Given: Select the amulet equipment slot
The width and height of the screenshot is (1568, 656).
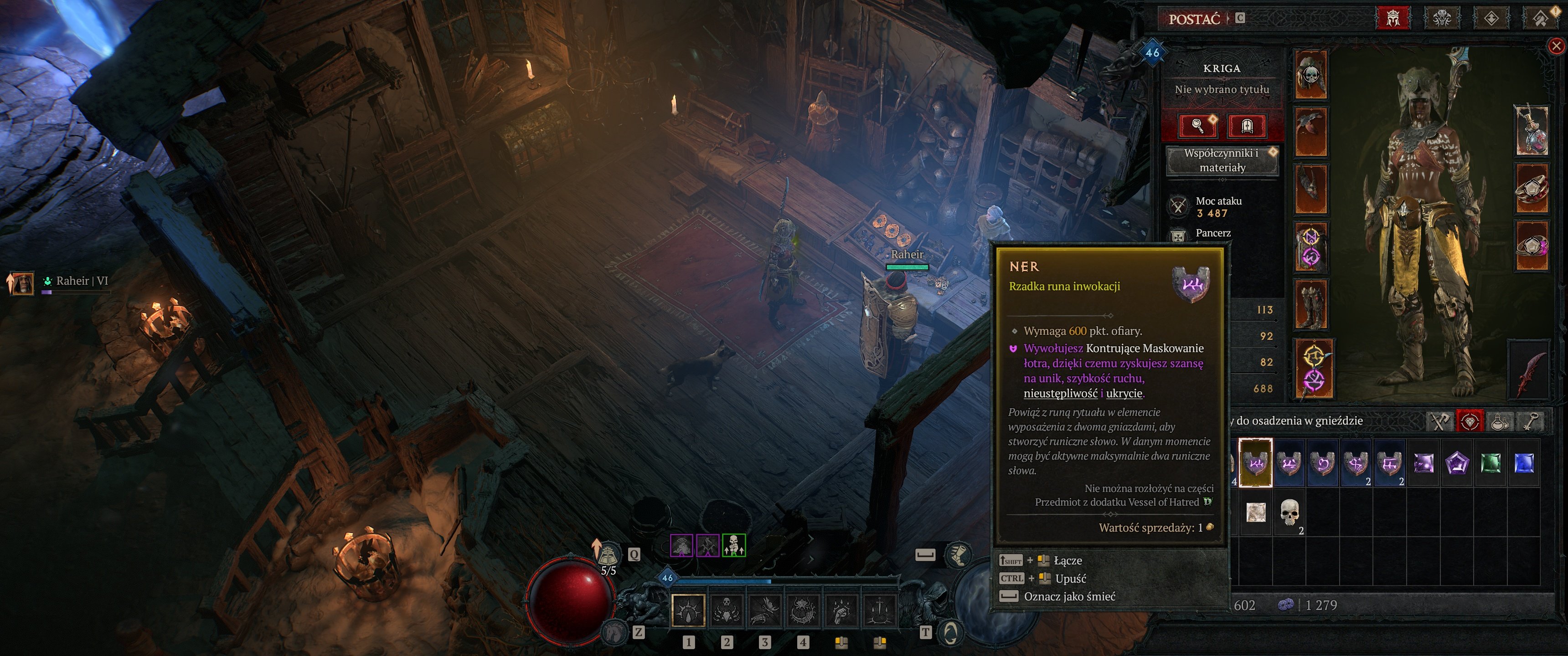Looking at the screenshot, I should coord(1532,130).
